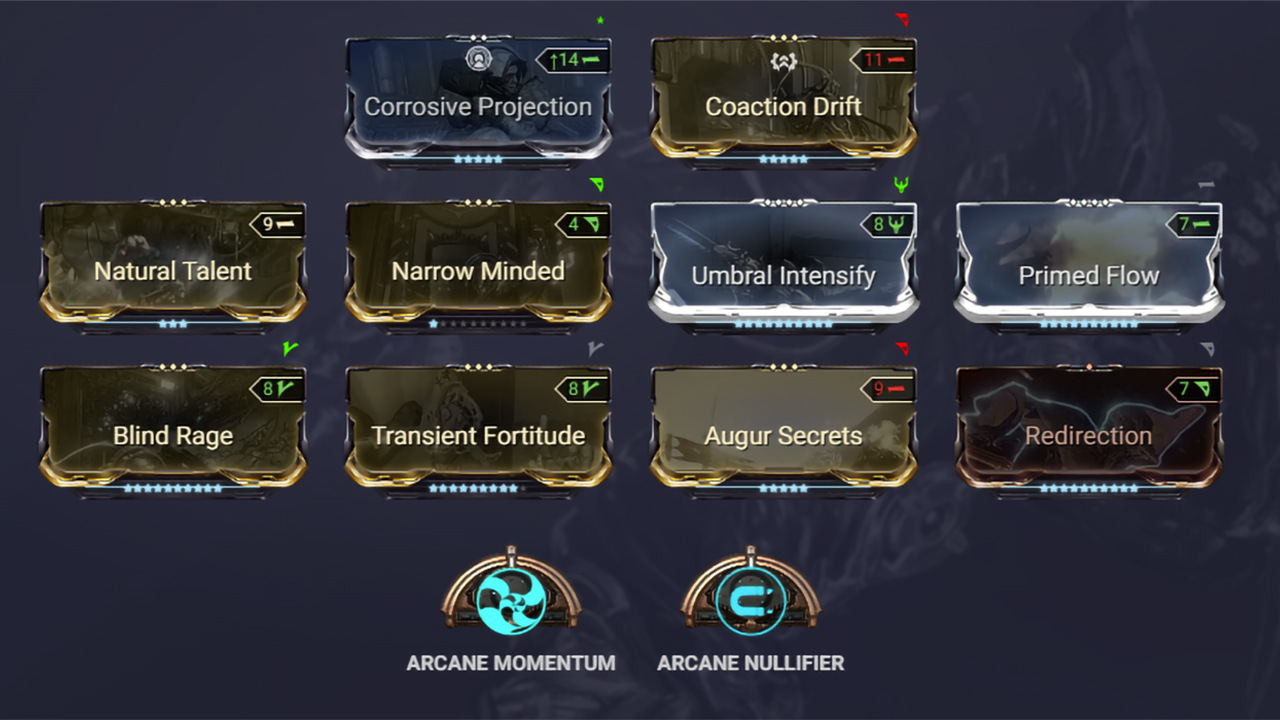This screenshot has height=720, width=1280.
Task: Click the Aura slot icon above Corrosive Projection
Action: click(478, 60)
